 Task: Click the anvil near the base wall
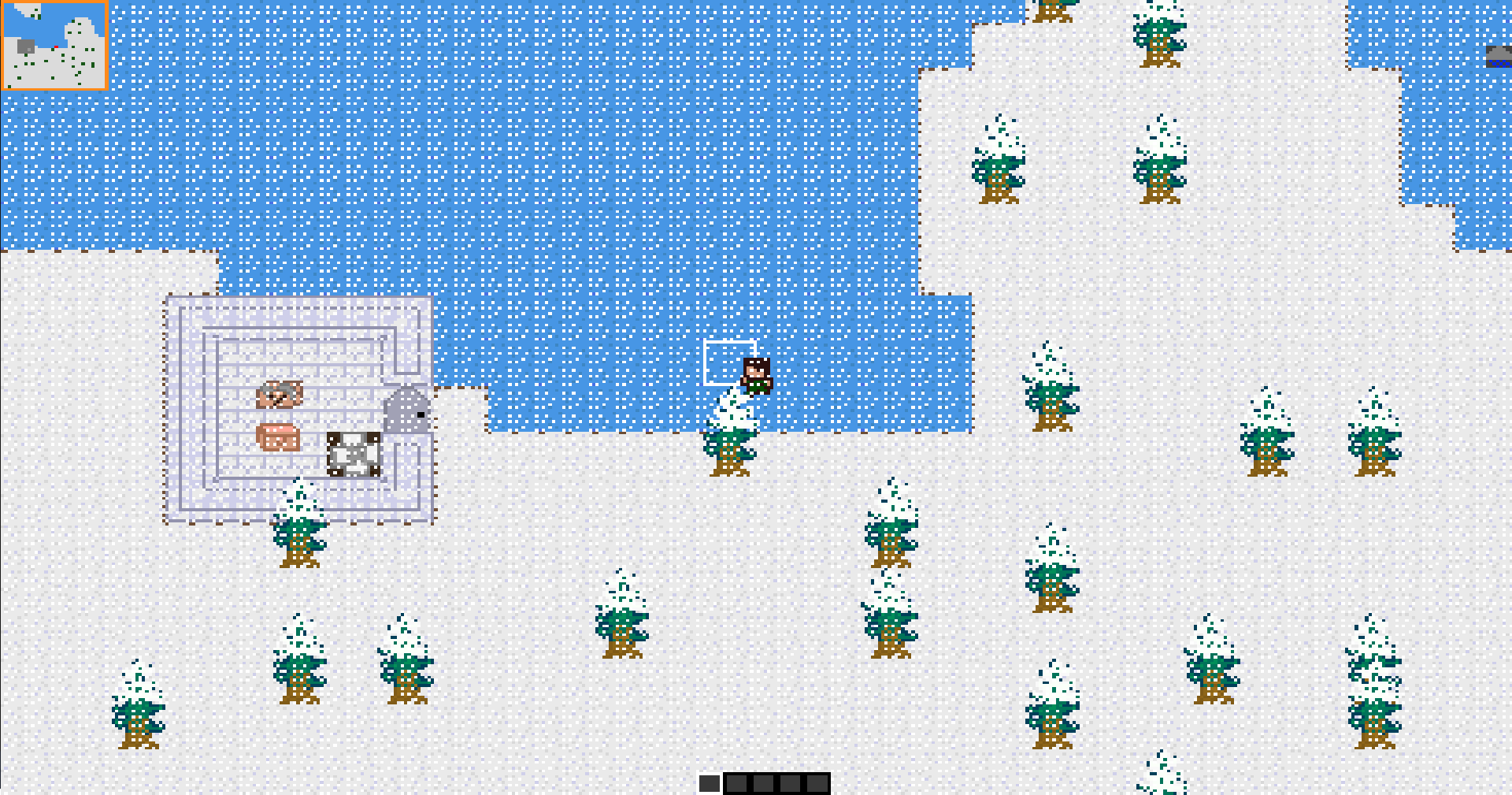pos(280,394)
